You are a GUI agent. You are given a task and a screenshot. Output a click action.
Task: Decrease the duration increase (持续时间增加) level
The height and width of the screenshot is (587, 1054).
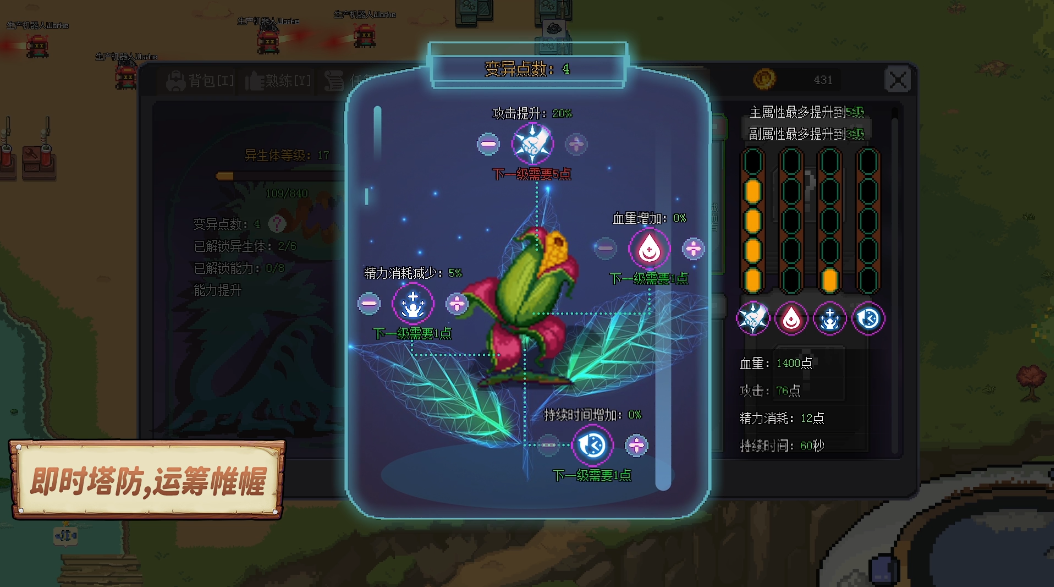click(x=548, y=445)
